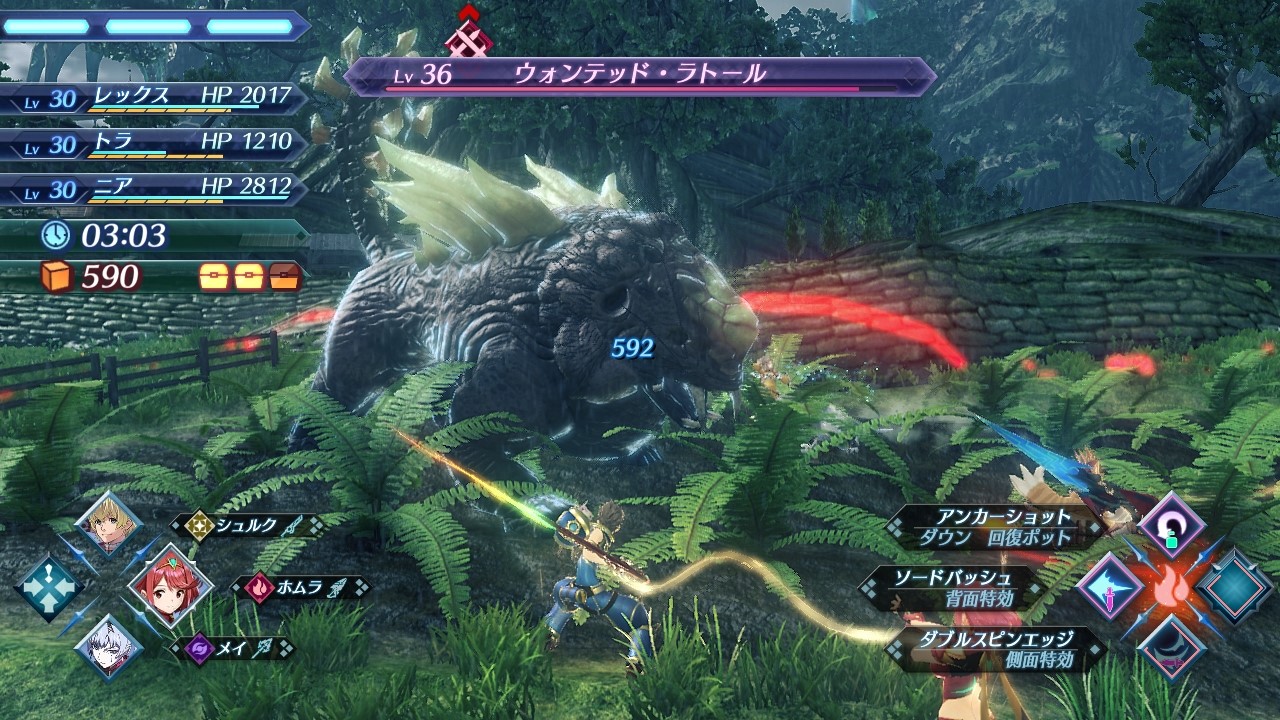Screen dimensions: 1280x720
Task: Fire the empty teal blade special diamond
Action: [x=1235, y=587]
